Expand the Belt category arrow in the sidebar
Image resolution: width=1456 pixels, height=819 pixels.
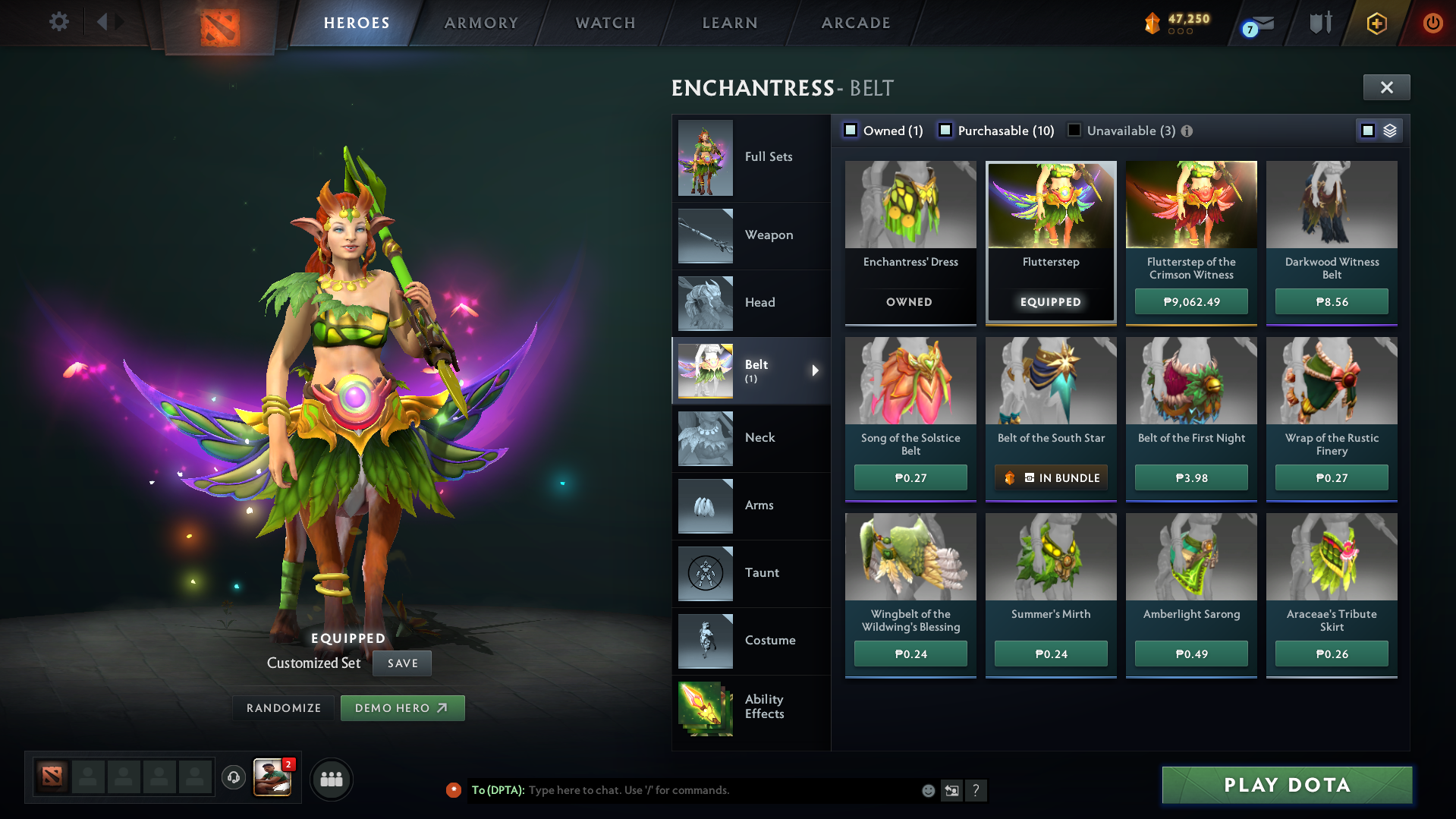[x=816, y=371]
